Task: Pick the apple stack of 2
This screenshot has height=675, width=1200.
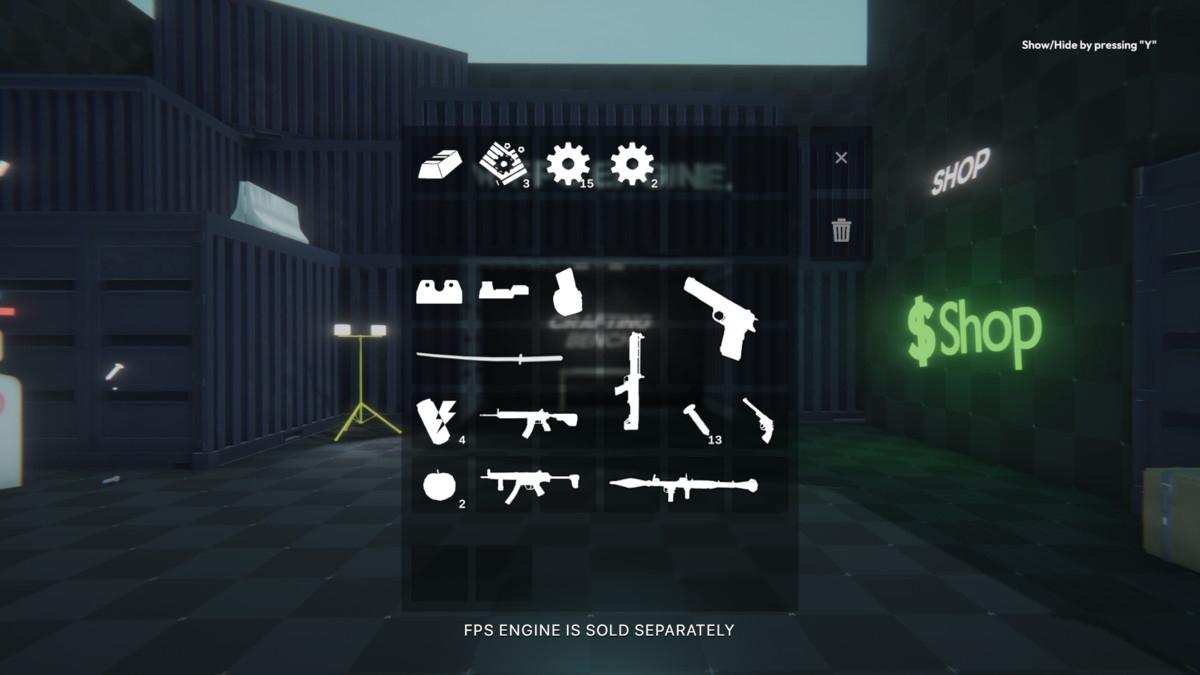Action: pos(438,485)
